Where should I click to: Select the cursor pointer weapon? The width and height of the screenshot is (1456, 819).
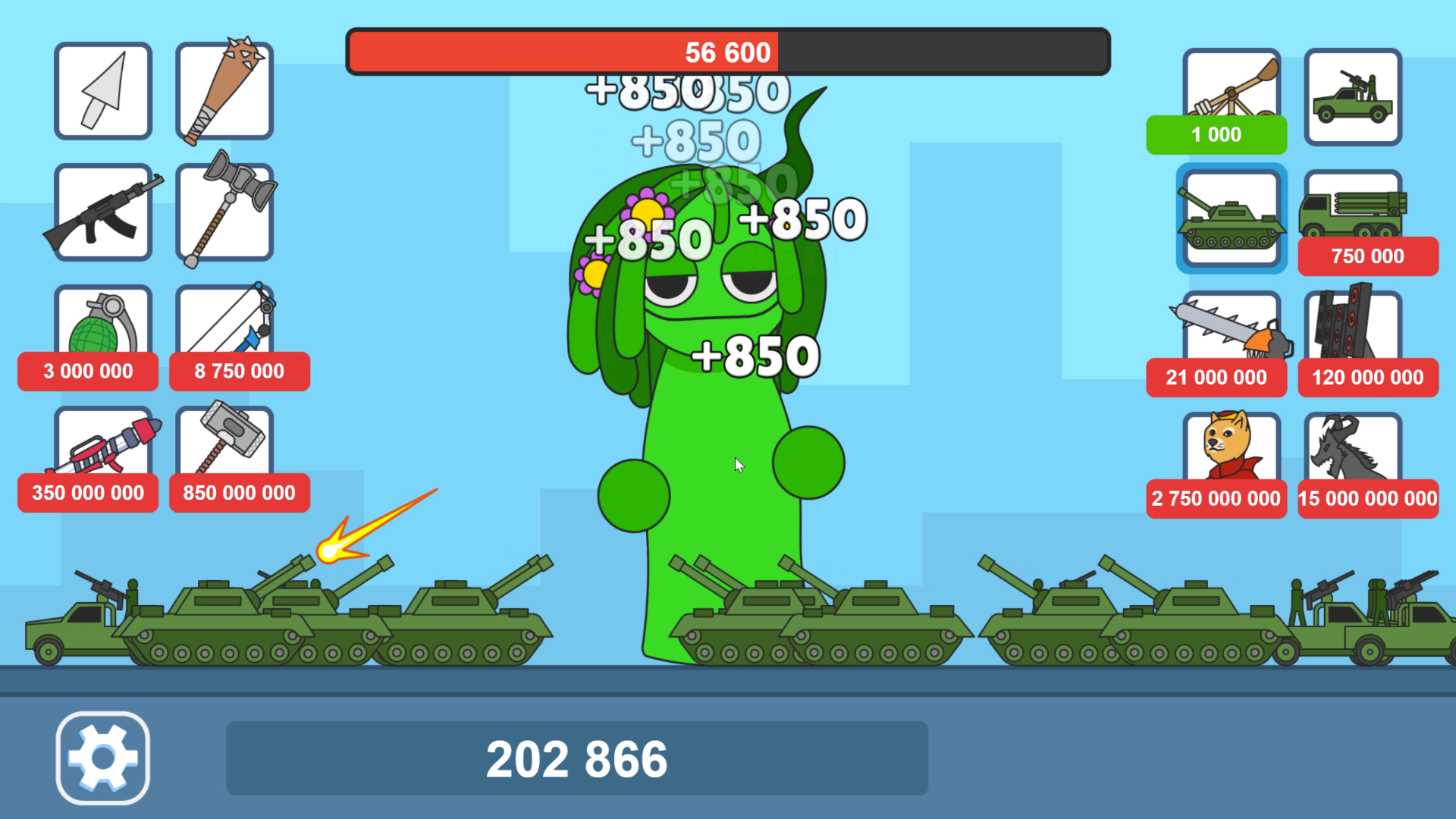click(x=103, y=91)
